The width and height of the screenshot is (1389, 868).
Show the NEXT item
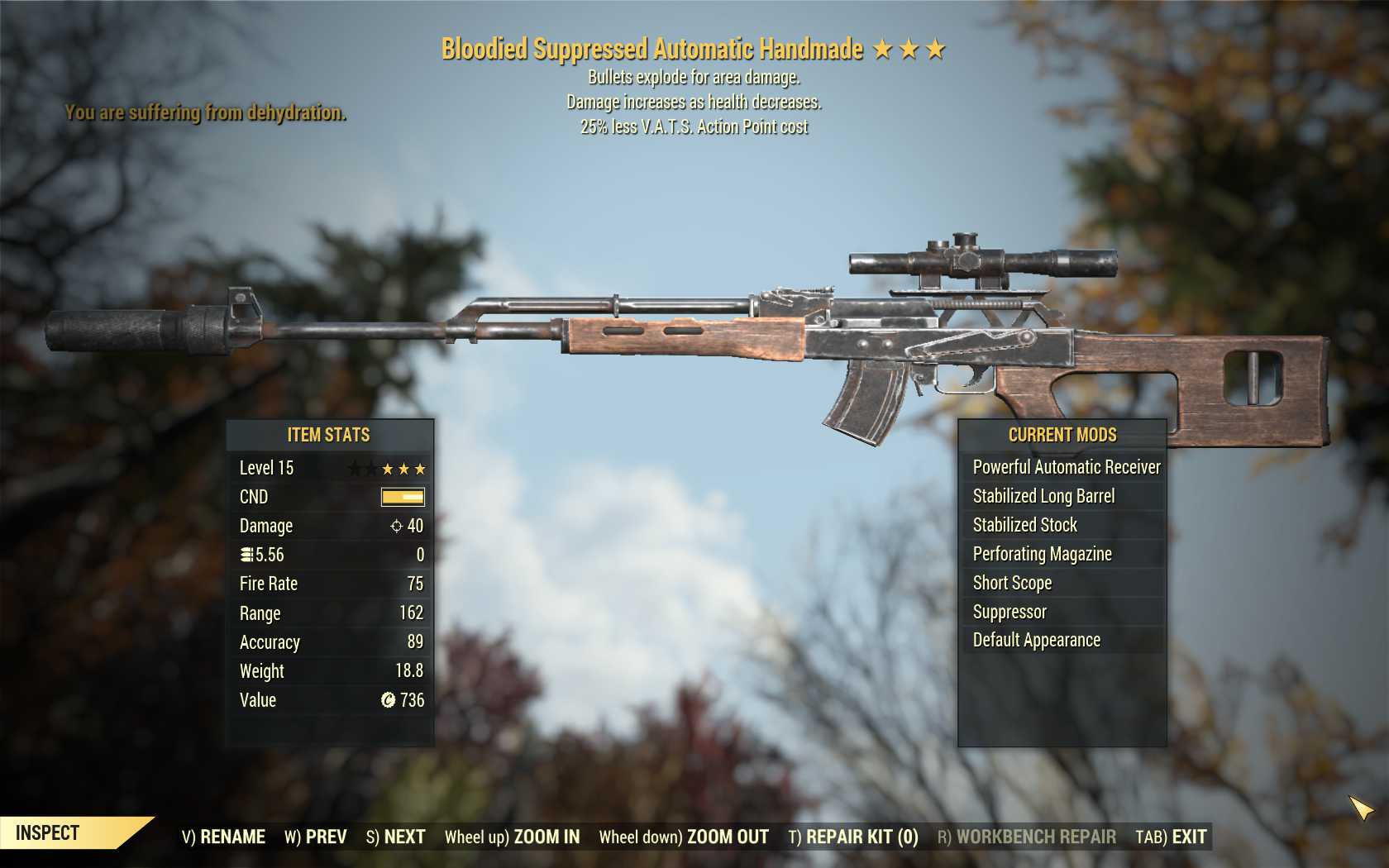pyautogui.click(x=395, y=837)
